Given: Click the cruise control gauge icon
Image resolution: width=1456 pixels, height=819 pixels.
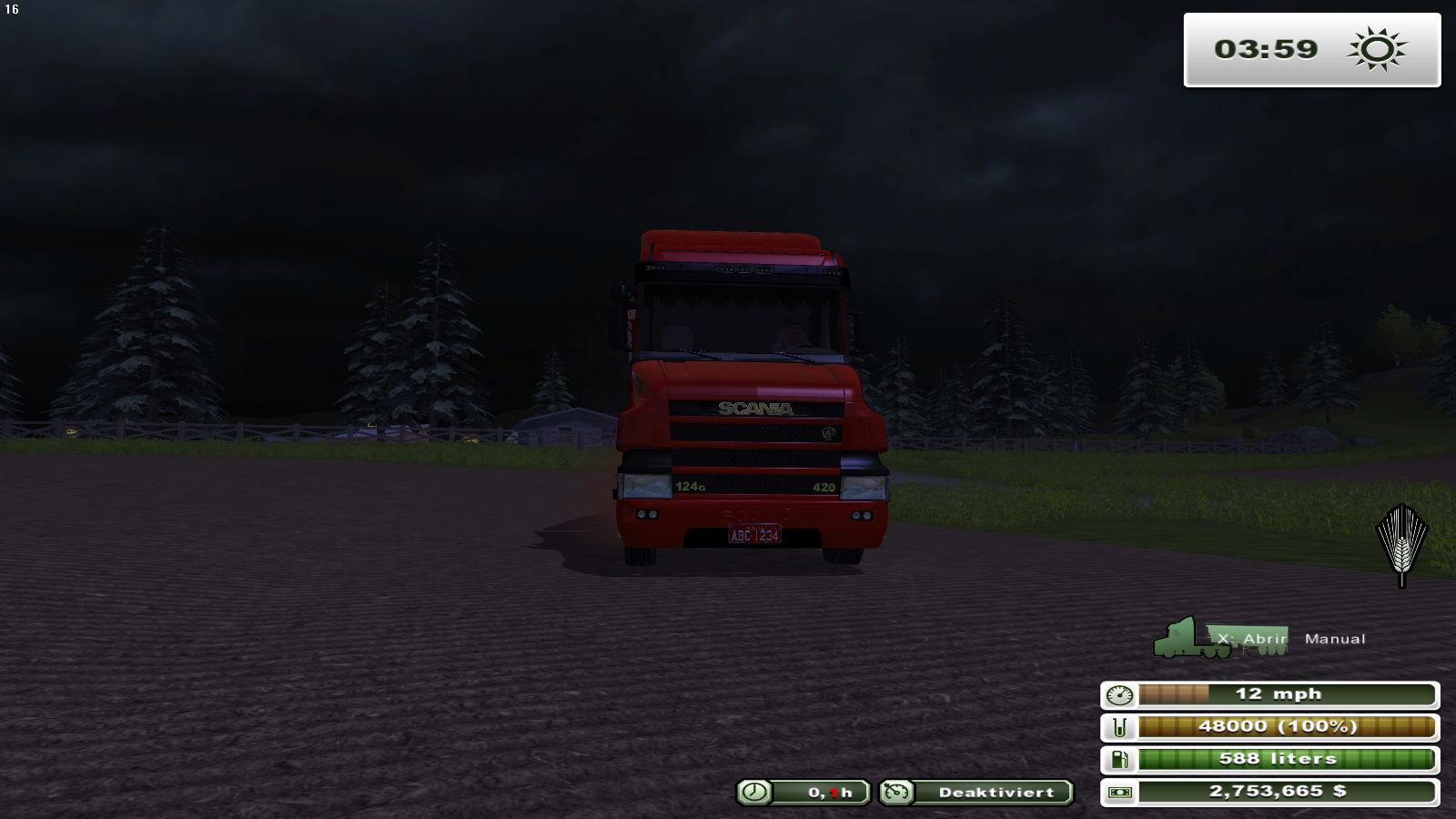Looking at the screenshot, I should 895,793.
